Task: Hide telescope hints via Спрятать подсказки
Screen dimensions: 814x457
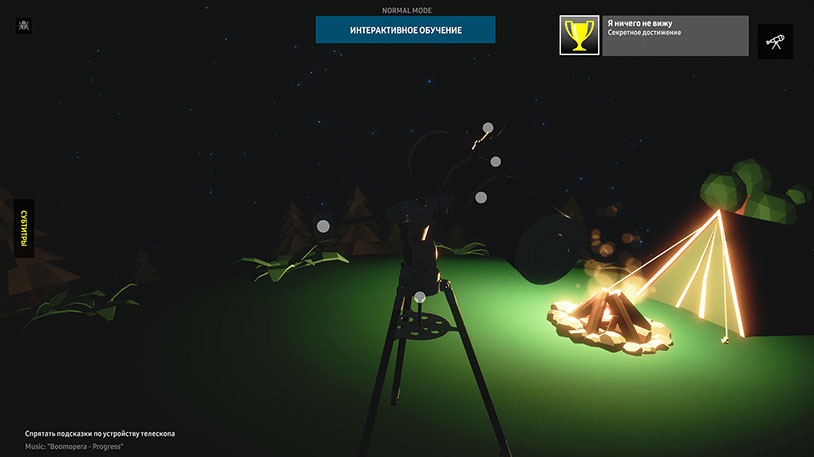Action: point(100,433)
